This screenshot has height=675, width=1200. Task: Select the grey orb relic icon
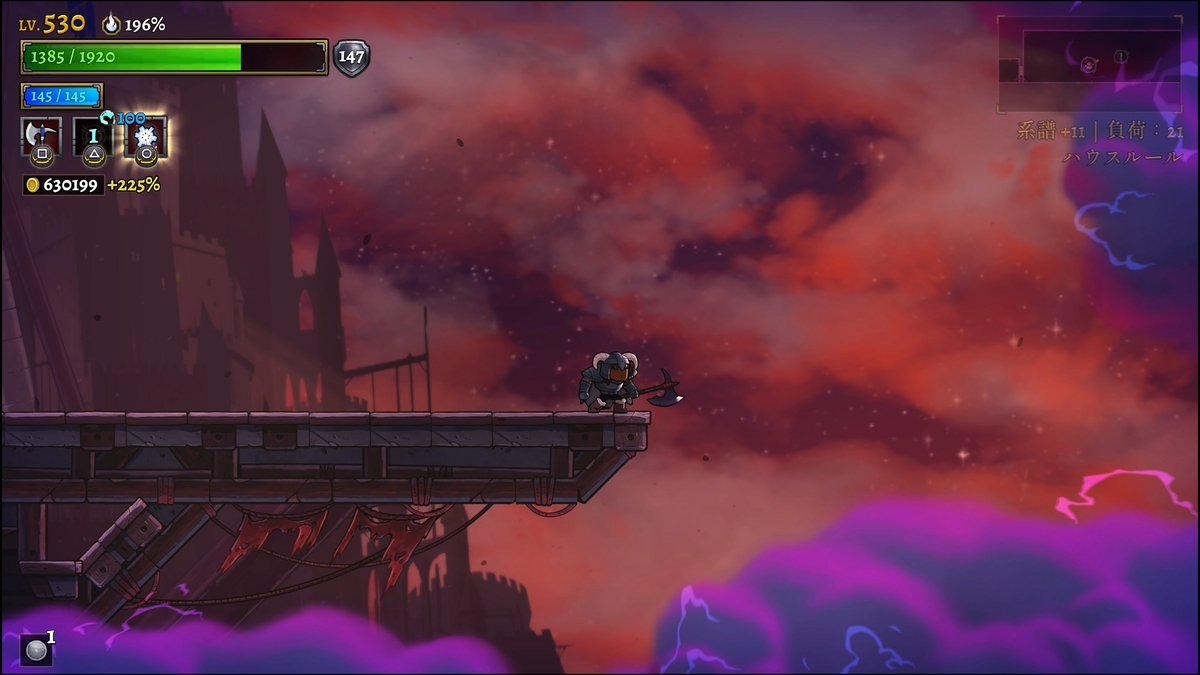tap(36, 650)
